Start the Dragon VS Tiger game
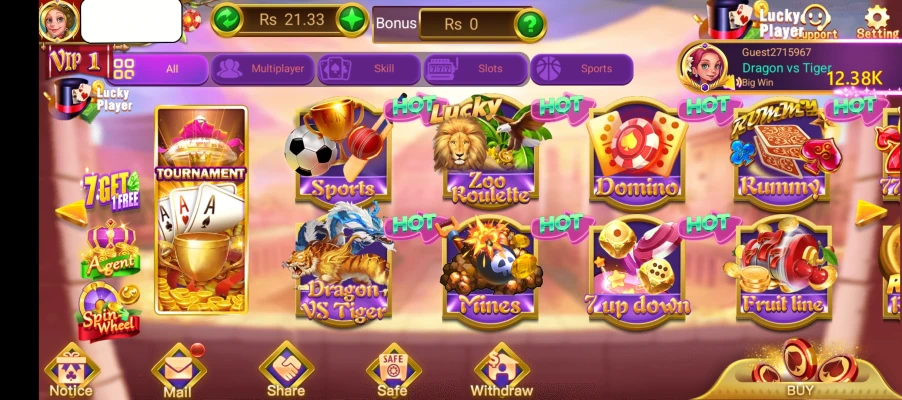The image size is (902, 400). click(x=340, y=268)
